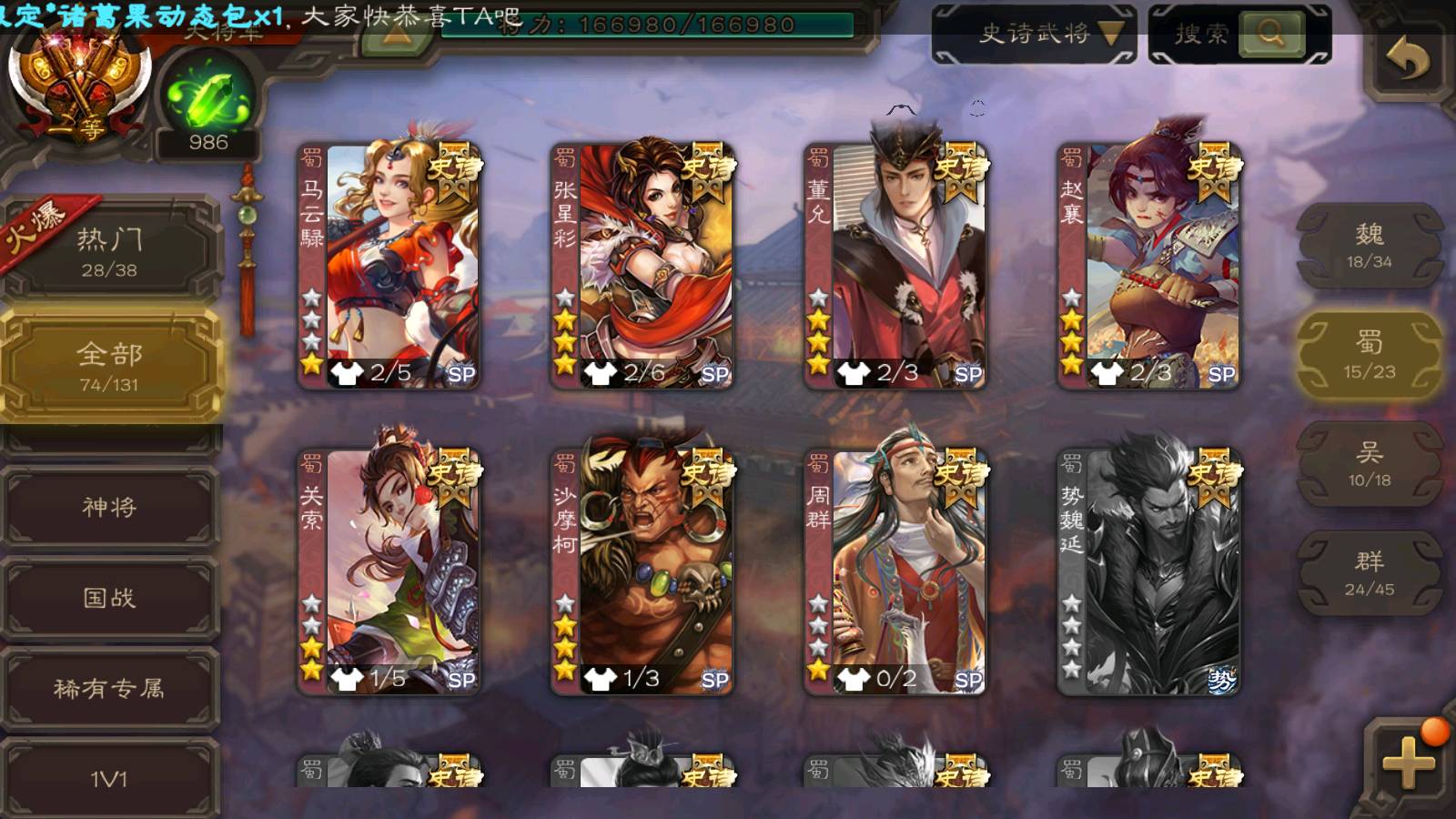The image size is (1456, 819).
Task: Click the golden plus button
Action: [x=1407, y=761]
